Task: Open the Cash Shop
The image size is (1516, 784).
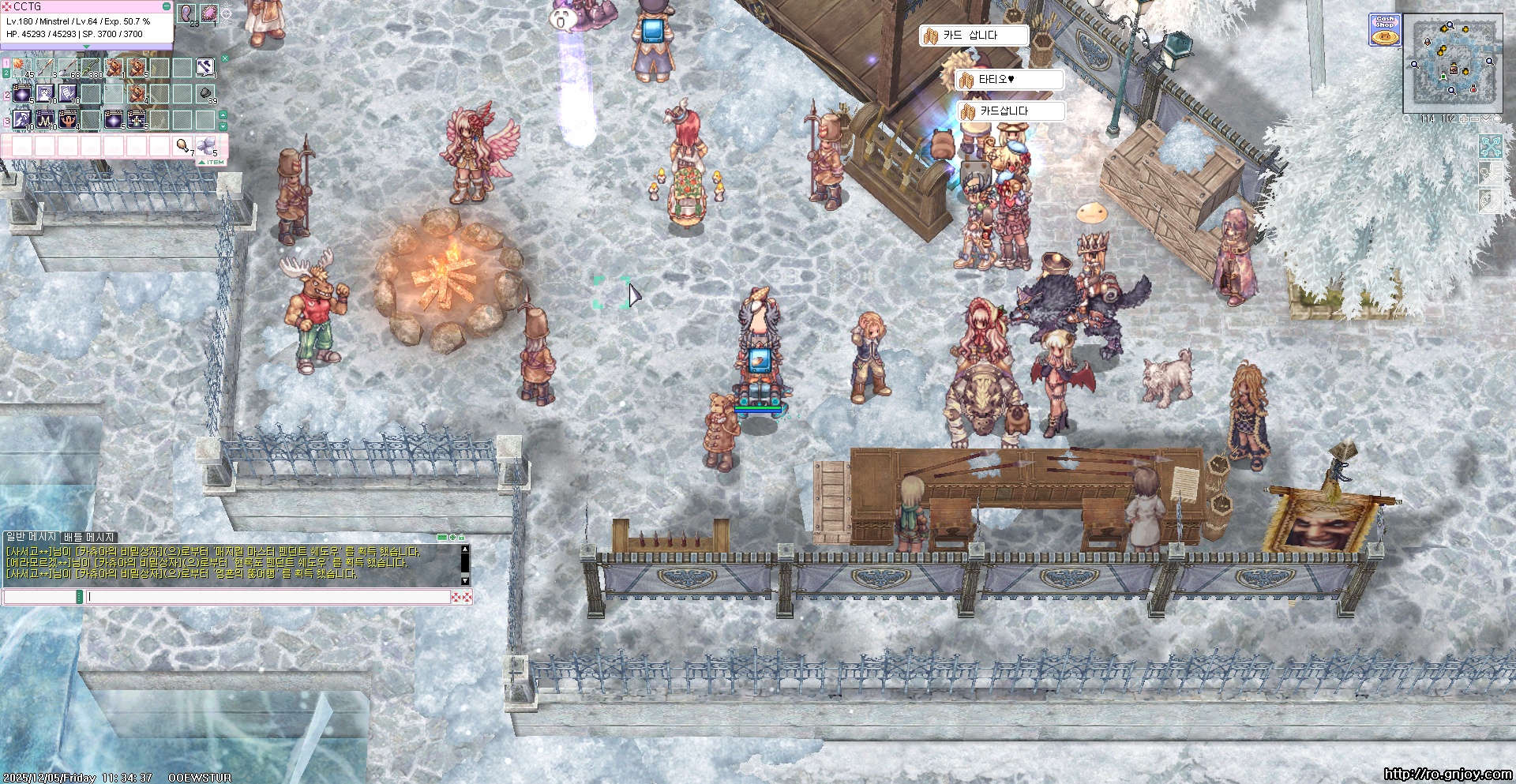Action: 1384,30
